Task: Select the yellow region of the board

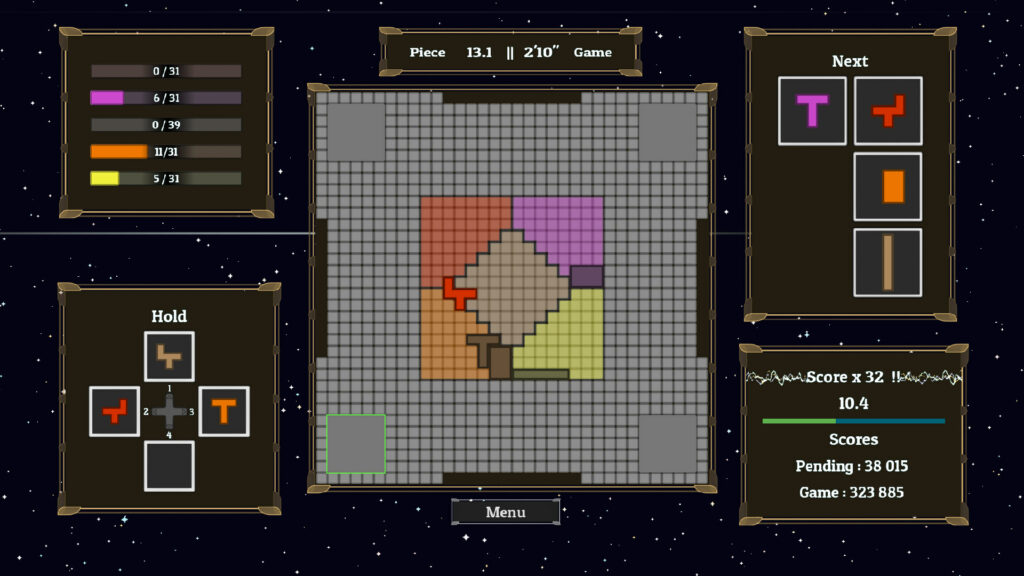Action: tap(565, 335)
